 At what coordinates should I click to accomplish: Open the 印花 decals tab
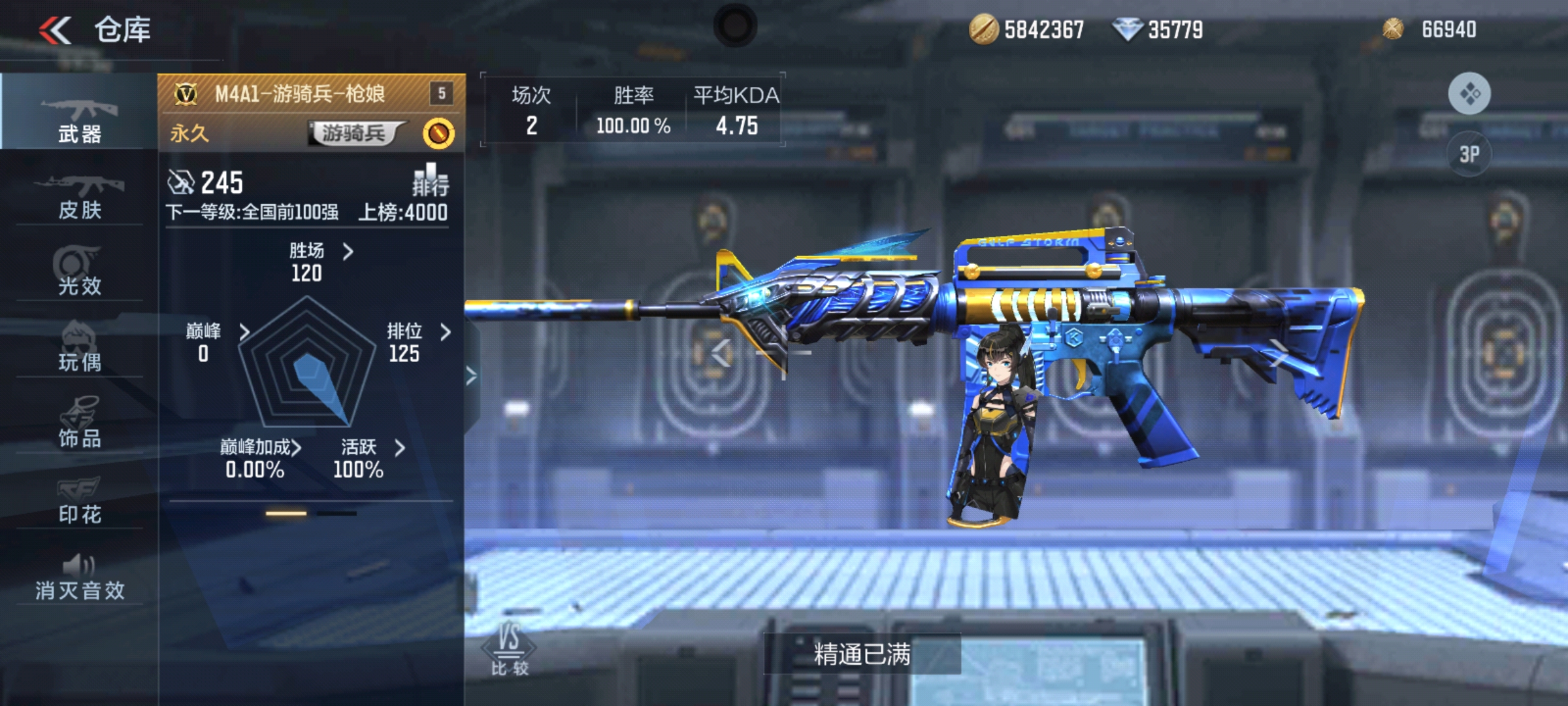pyautogui.click(x=79, y=499)
